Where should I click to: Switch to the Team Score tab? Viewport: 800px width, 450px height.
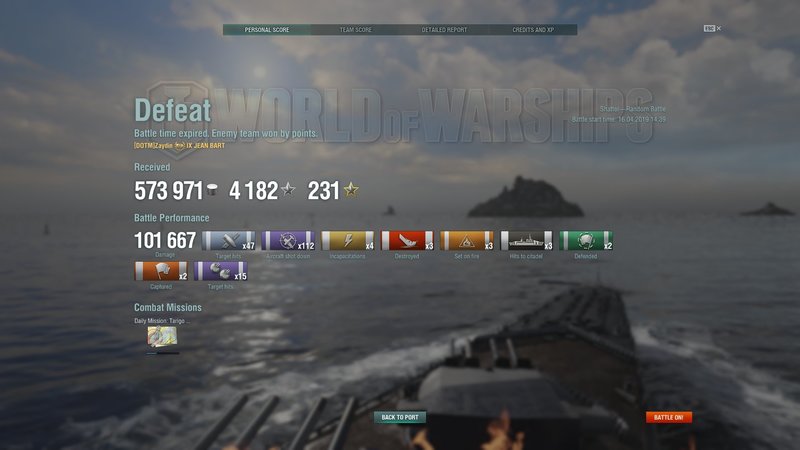[356, 30]
